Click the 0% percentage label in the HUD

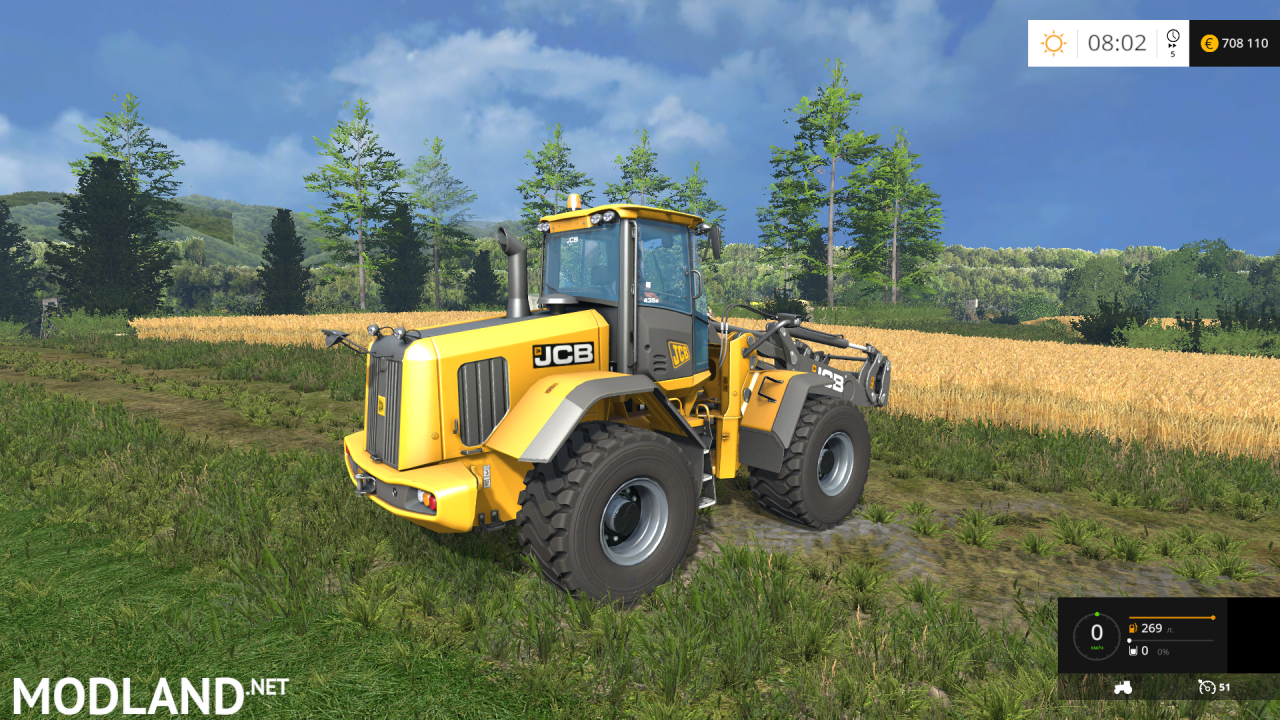point(1163,652)
